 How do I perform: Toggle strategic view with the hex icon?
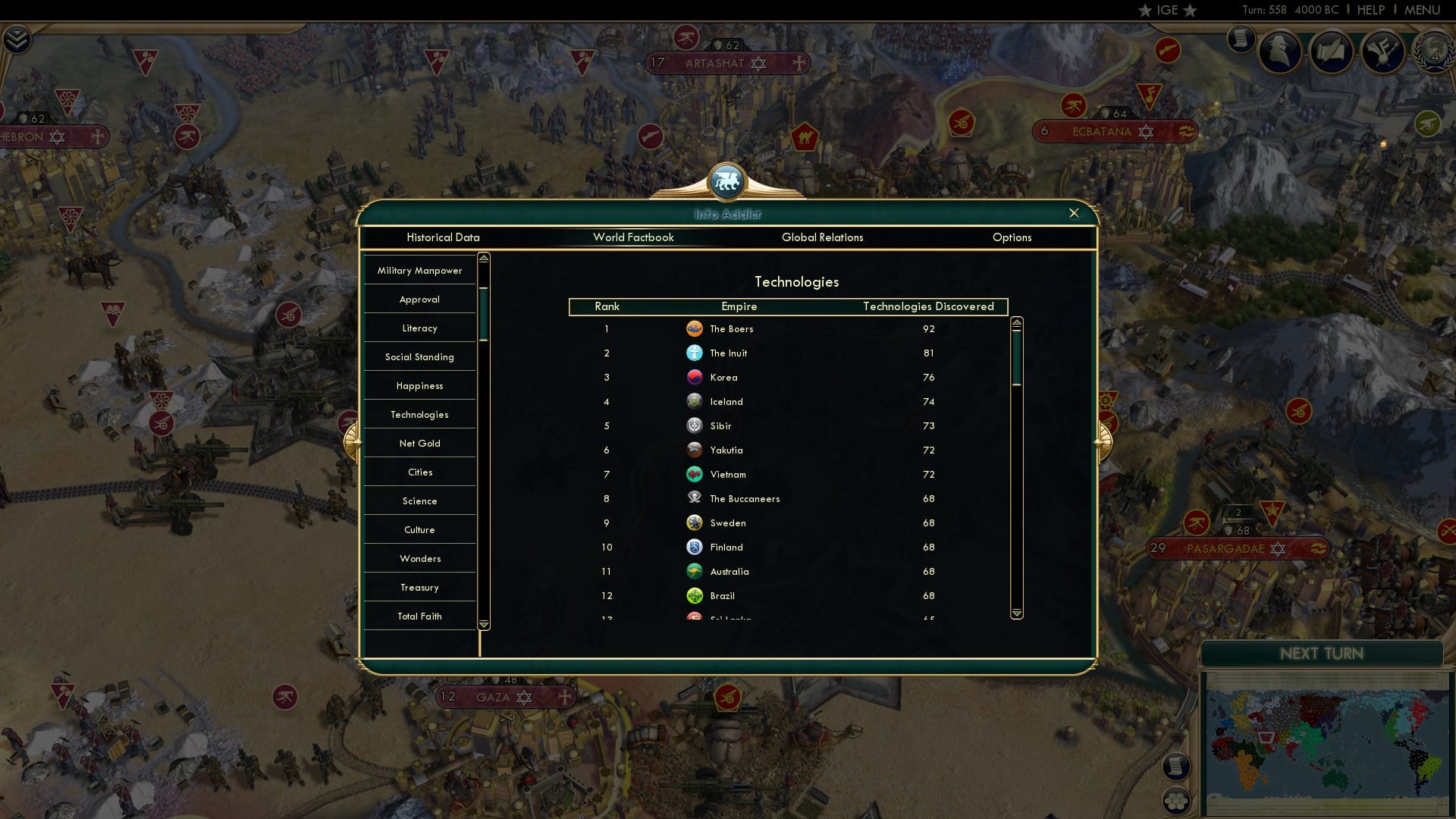click(1177, 800)
